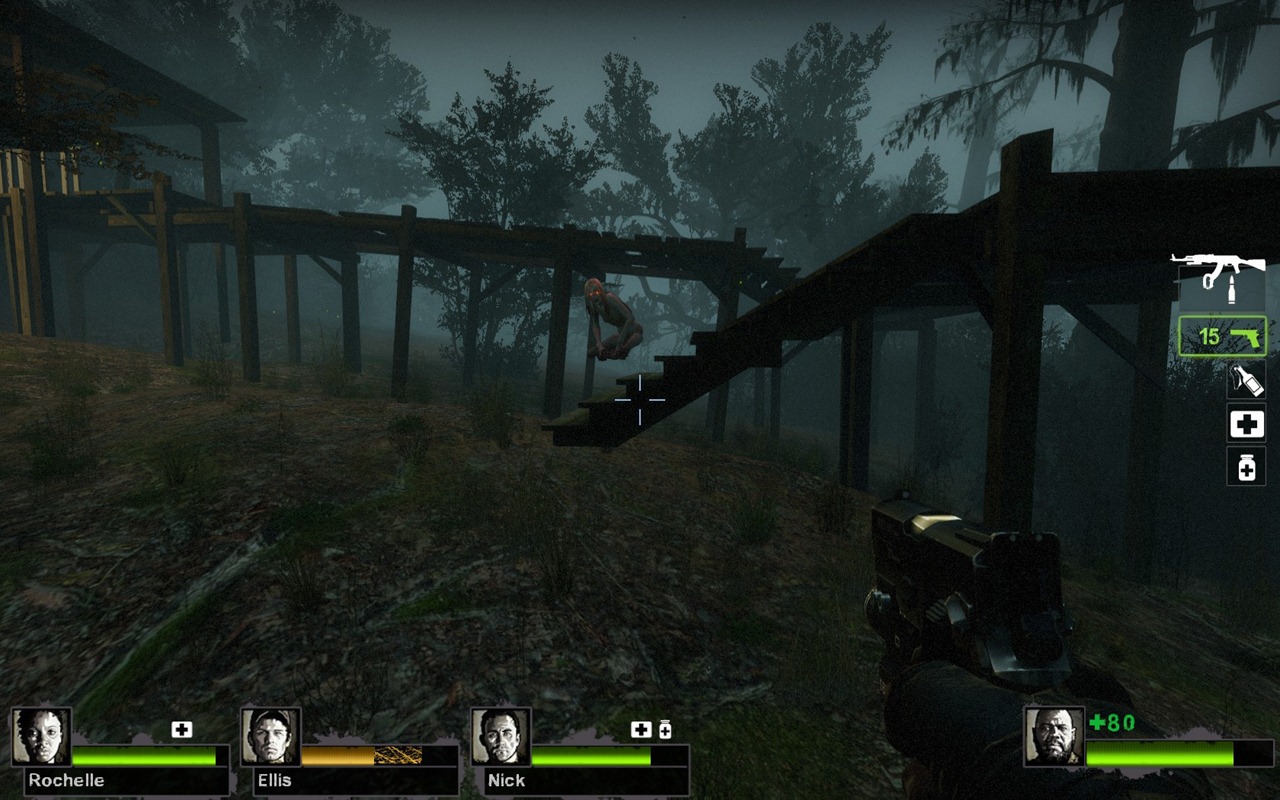Click Nick's teammate portrait

[500, 737]
